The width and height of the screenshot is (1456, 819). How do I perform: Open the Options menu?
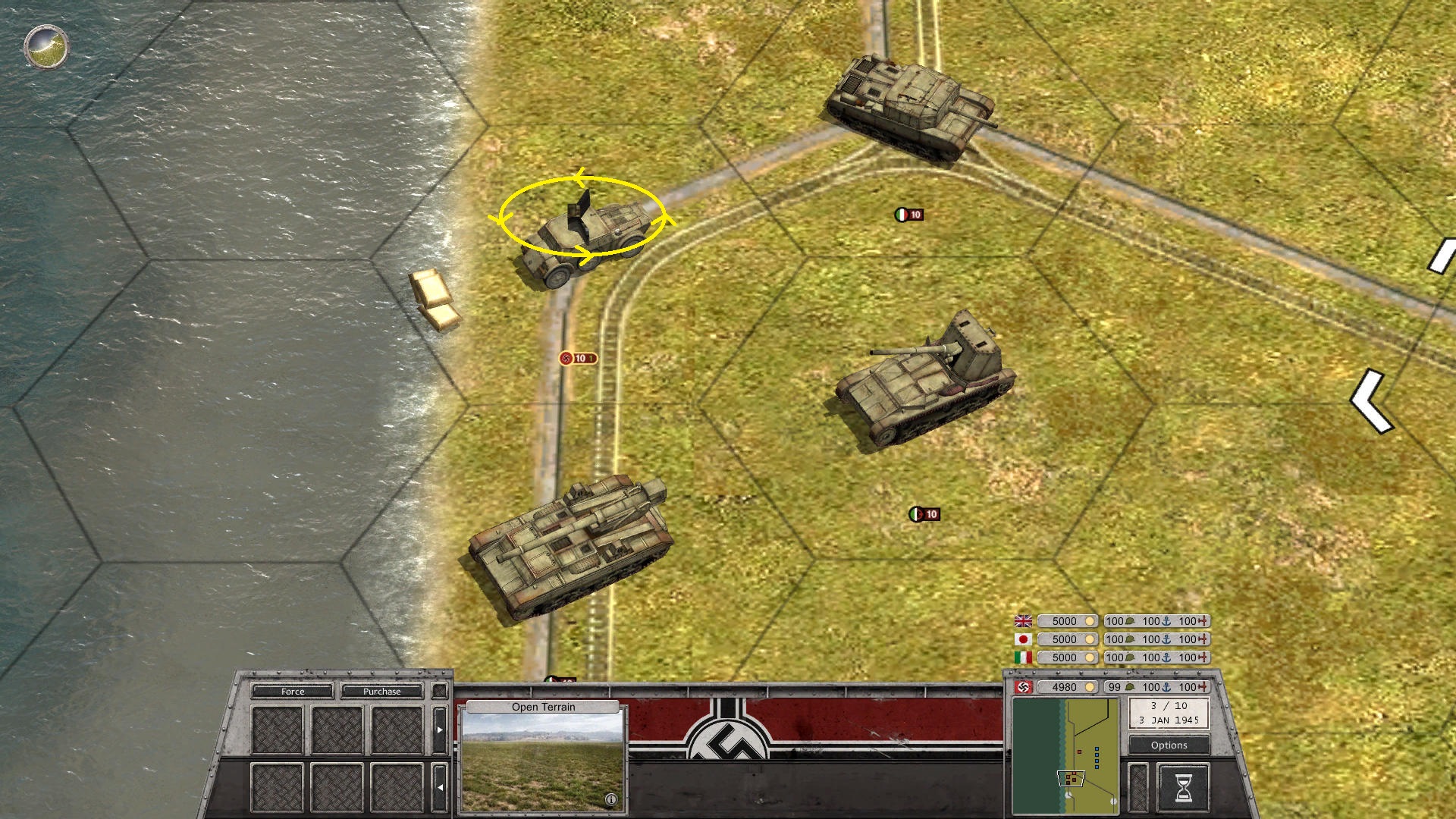[1169, 745]
